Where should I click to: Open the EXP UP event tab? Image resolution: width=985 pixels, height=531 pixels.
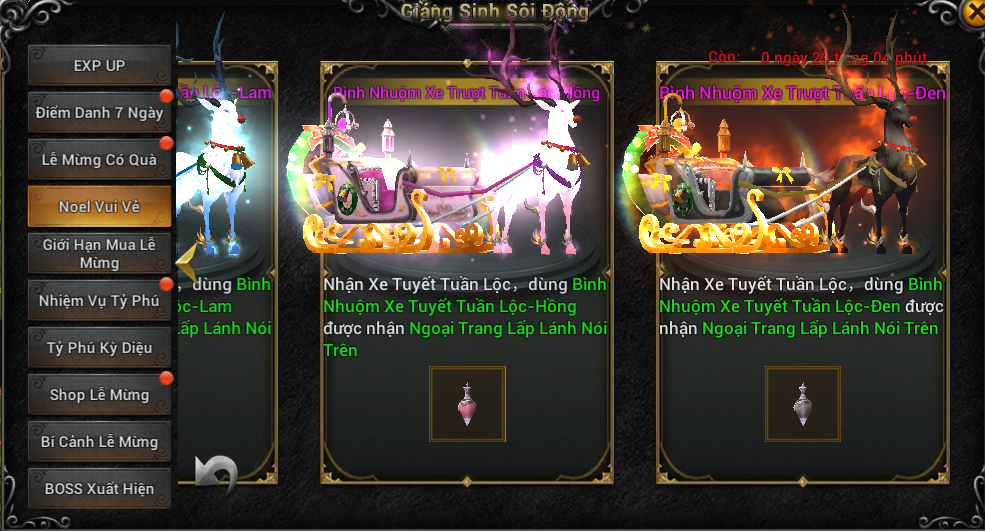99,66
